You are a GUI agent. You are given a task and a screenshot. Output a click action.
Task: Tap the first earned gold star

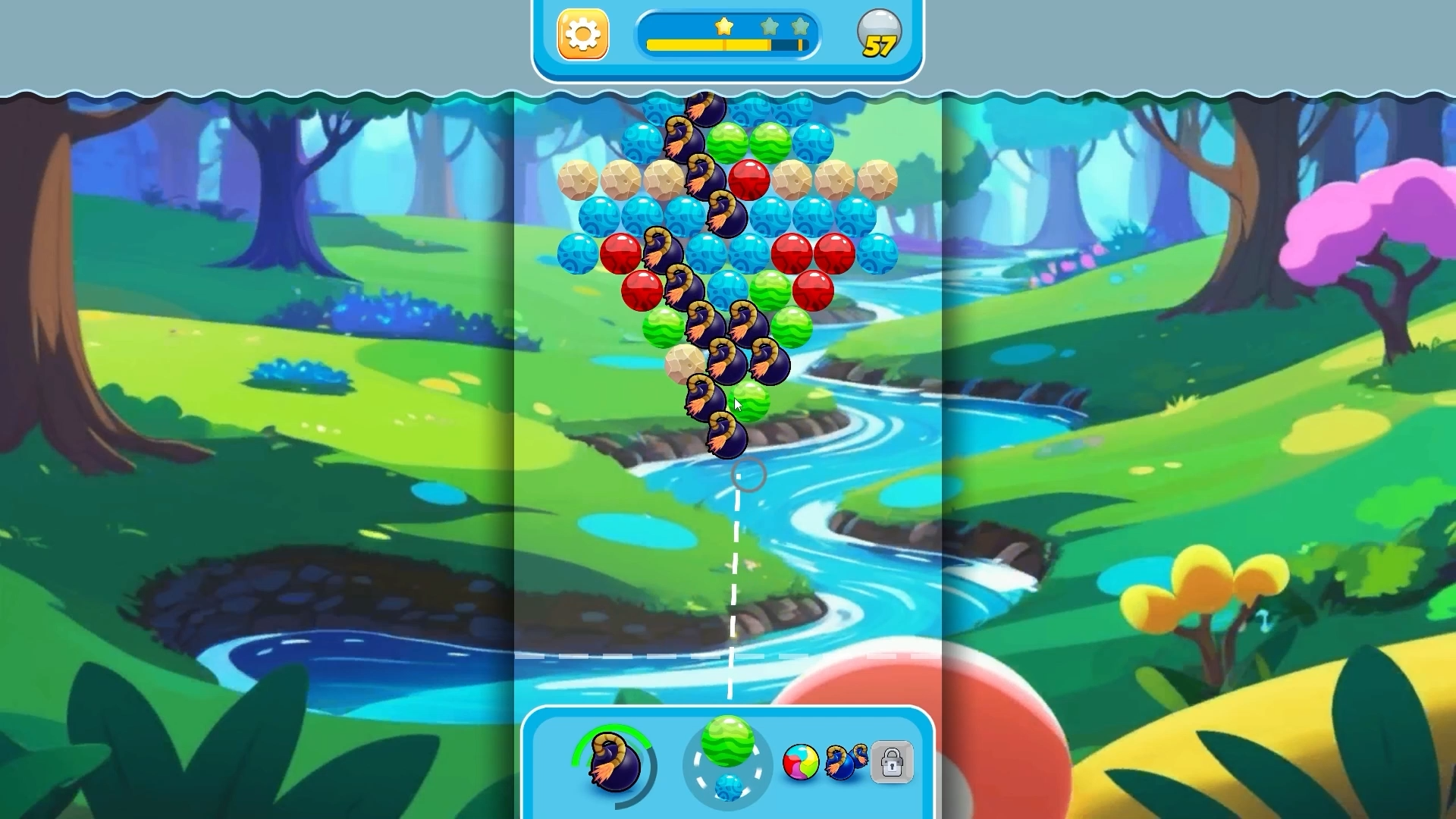[724, 27]
